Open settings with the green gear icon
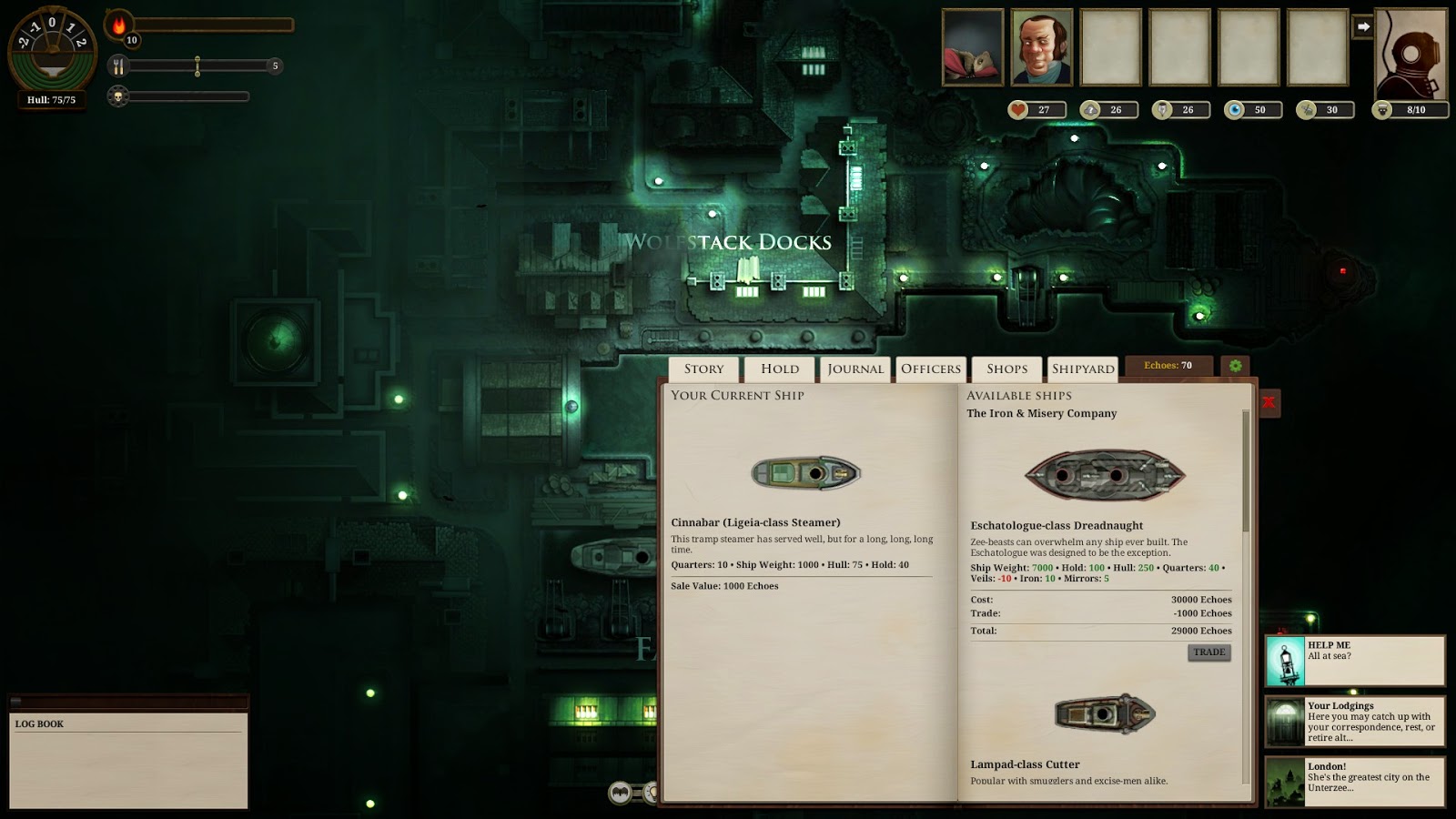Image resolution: width=1456 pixels, height=819 pixels. click(x=1235, y=366)
